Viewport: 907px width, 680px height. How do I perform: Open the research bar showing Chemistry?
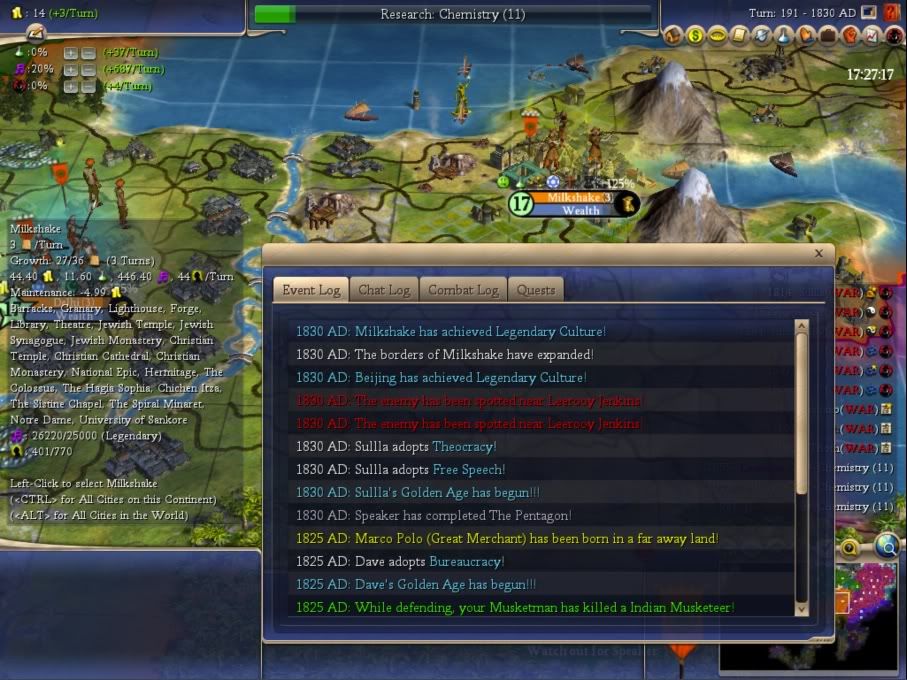[x=452, y=15]
